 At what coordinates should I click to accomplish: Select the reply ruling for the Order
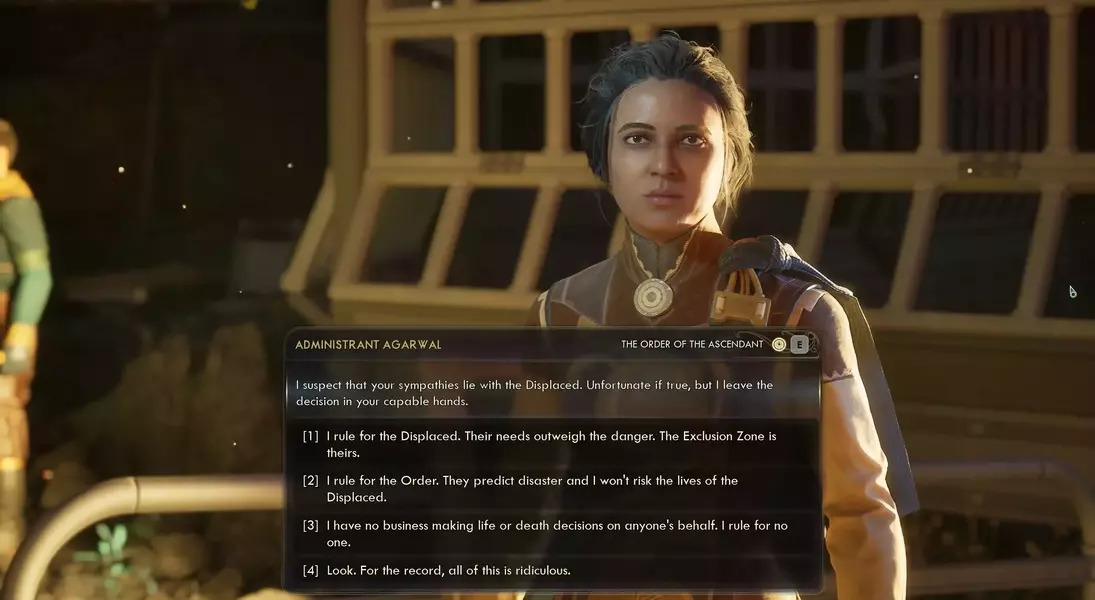click(531, 488)
